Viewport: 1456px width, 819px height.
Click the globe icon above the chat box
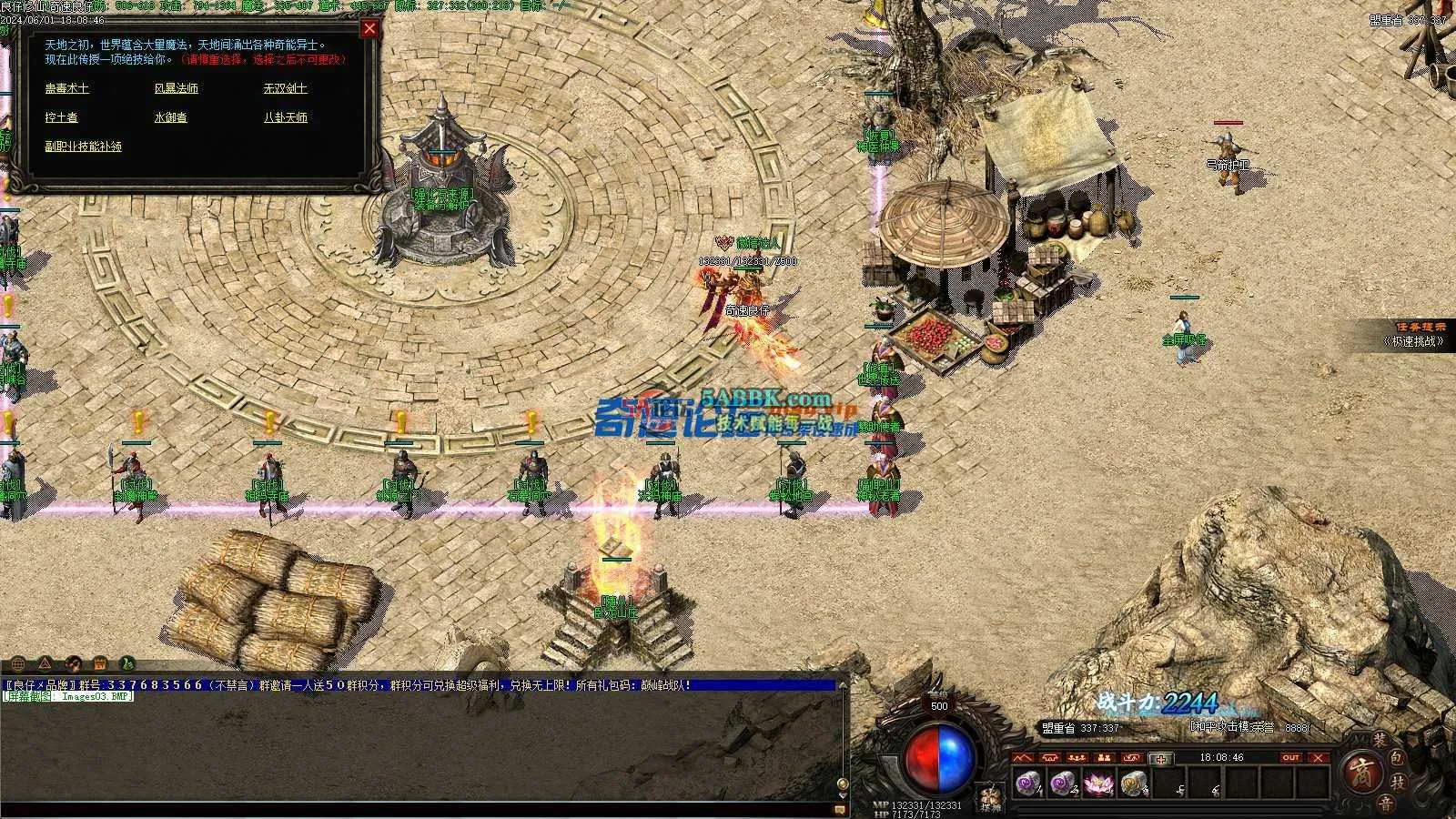point(18,663)
